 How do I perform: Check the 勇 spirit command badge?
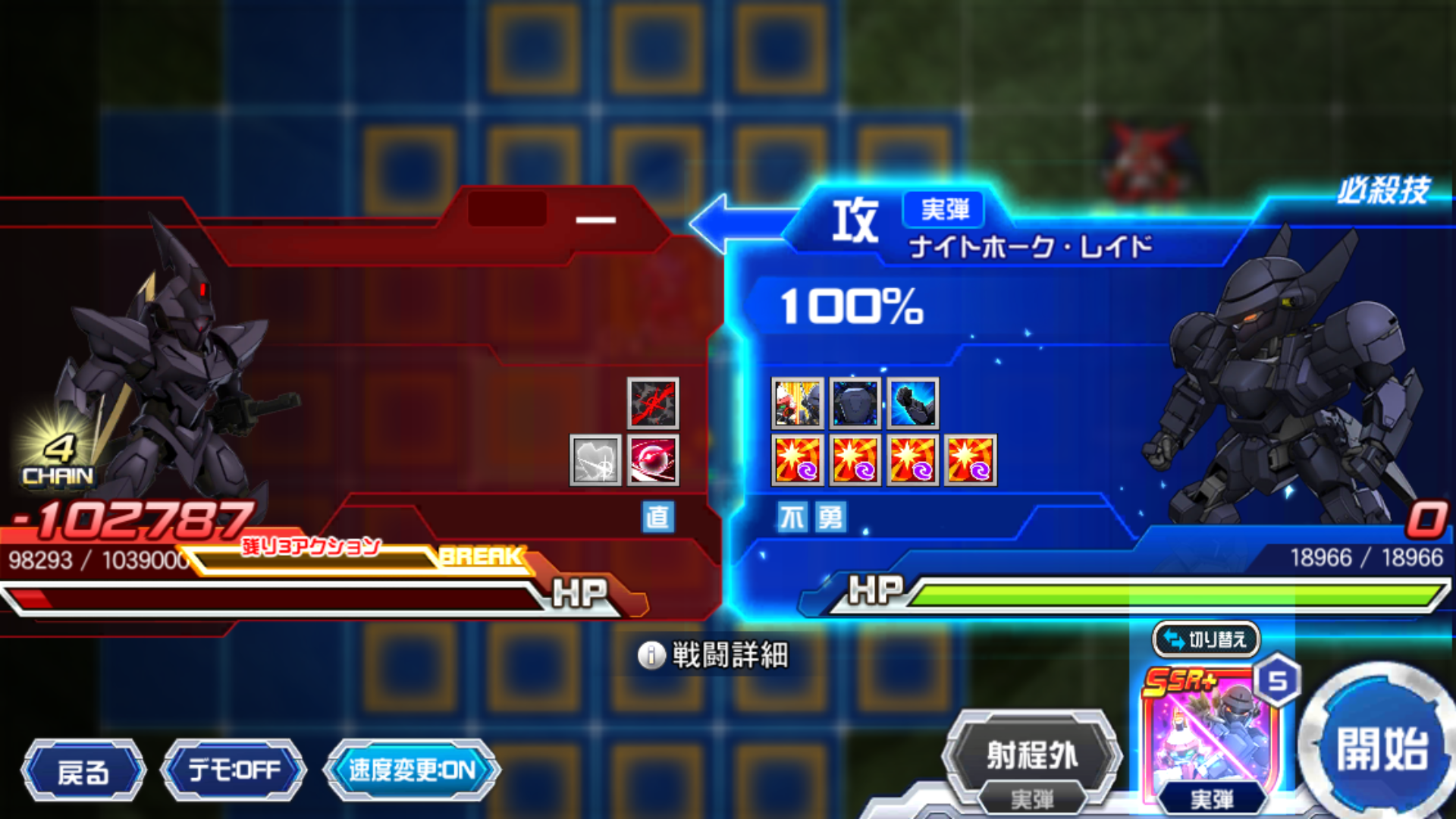coord(830,518)
